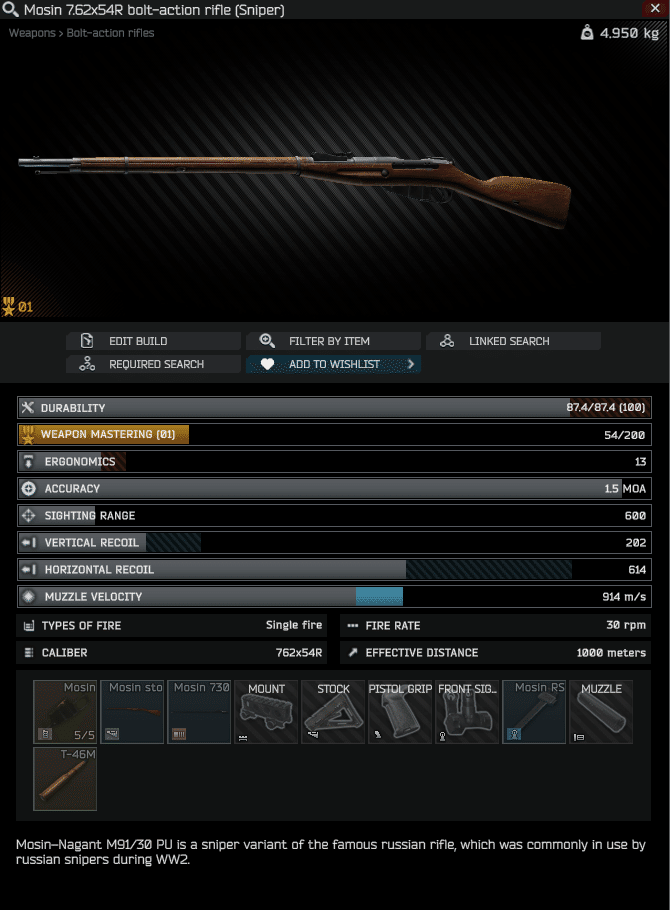670x910 pixels.
Task: Select the T-46M ammo slot
Action: [x=65, y=778]
